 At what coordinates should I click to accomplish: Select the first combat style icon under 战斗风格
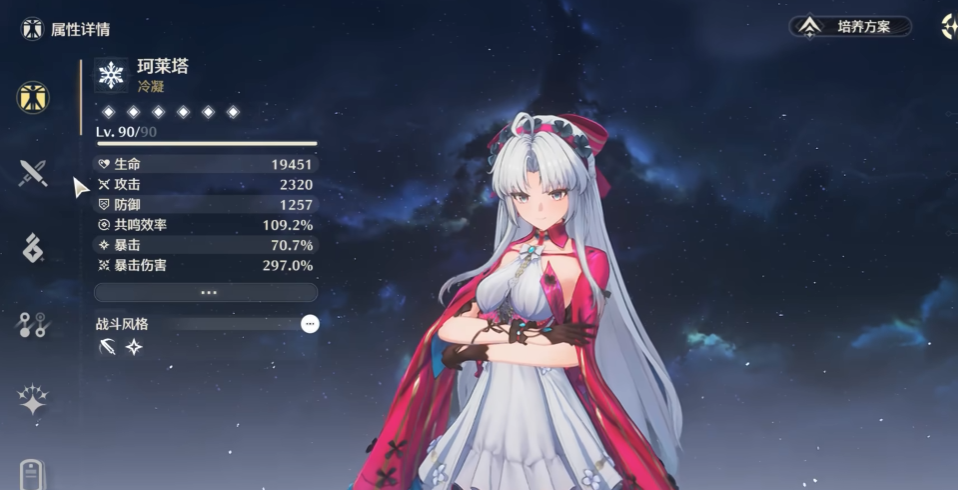tap(107, 347)
